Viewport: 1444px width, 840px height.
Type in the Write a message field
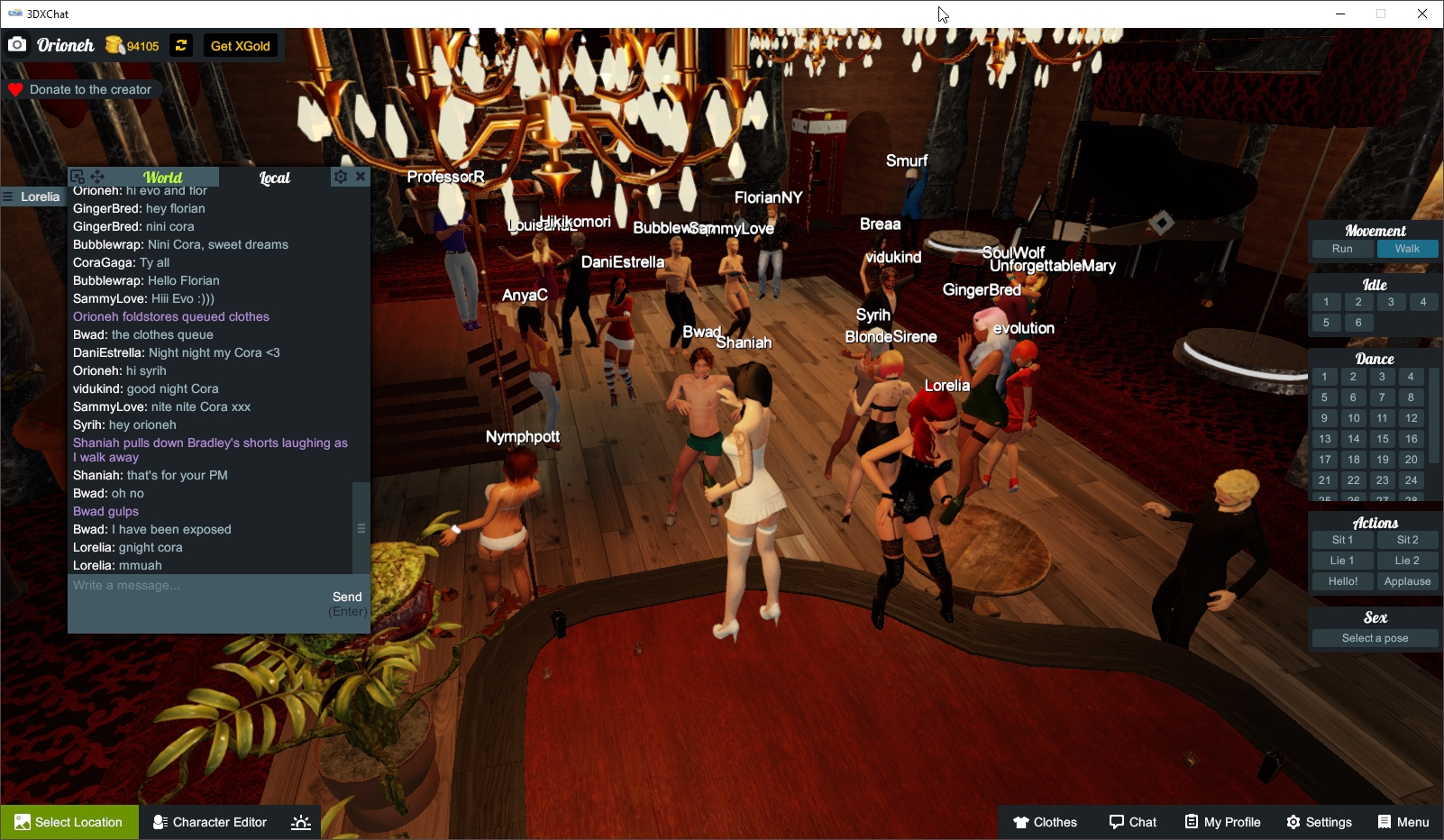[180, 586]
